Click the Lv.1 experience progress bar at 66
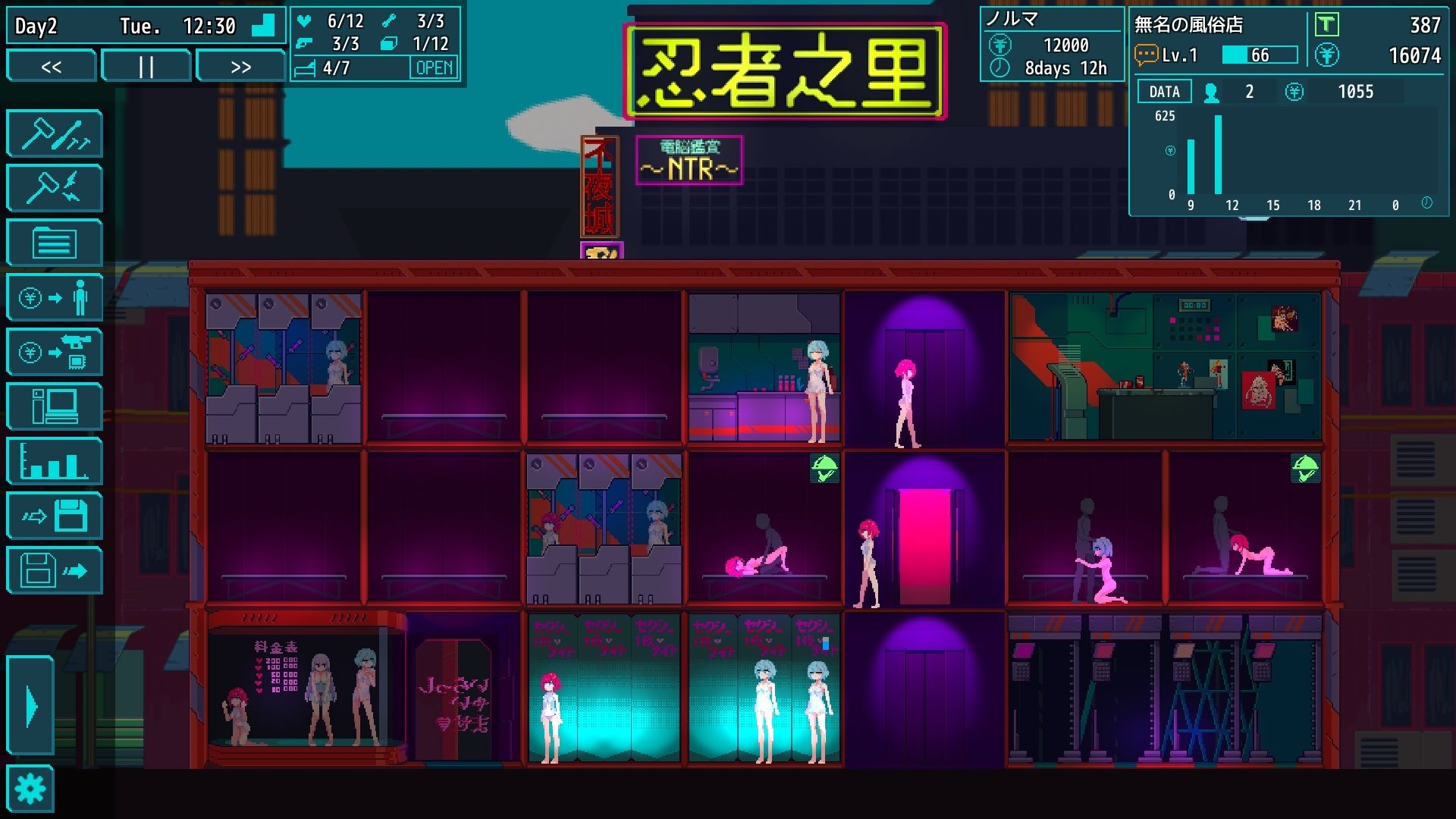The height and width of the screenshot is (819, 1456). tap(1259, 54)
